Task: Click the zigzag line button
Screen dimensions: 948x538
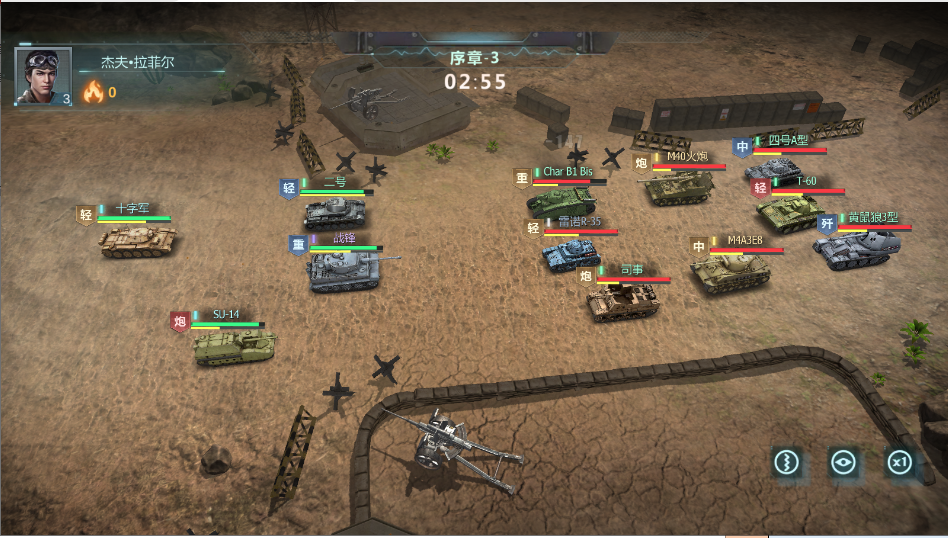Action: click(x=788, y=462)
